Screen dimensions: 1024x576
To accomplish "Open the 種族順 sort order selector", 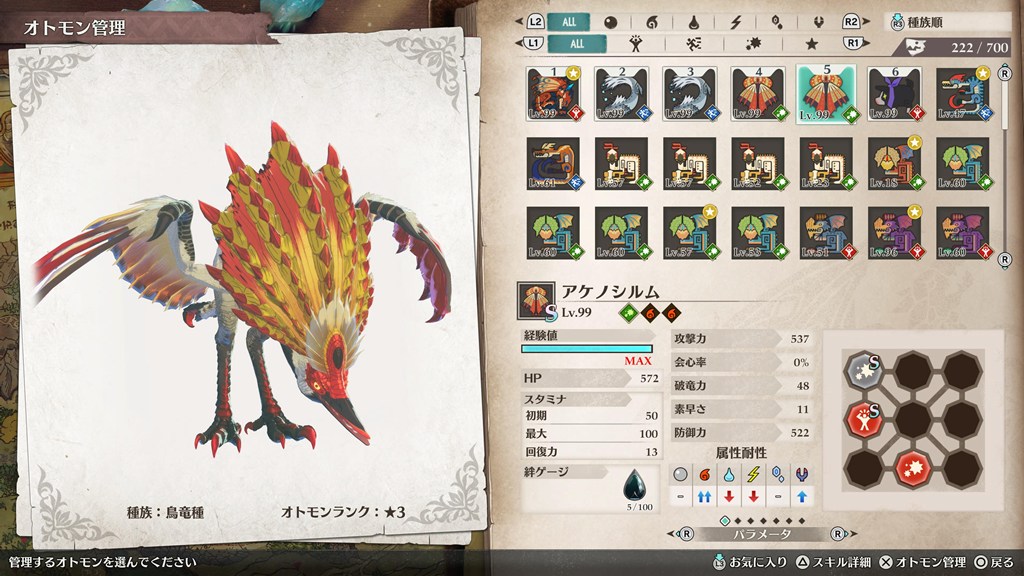I will 942,21.
